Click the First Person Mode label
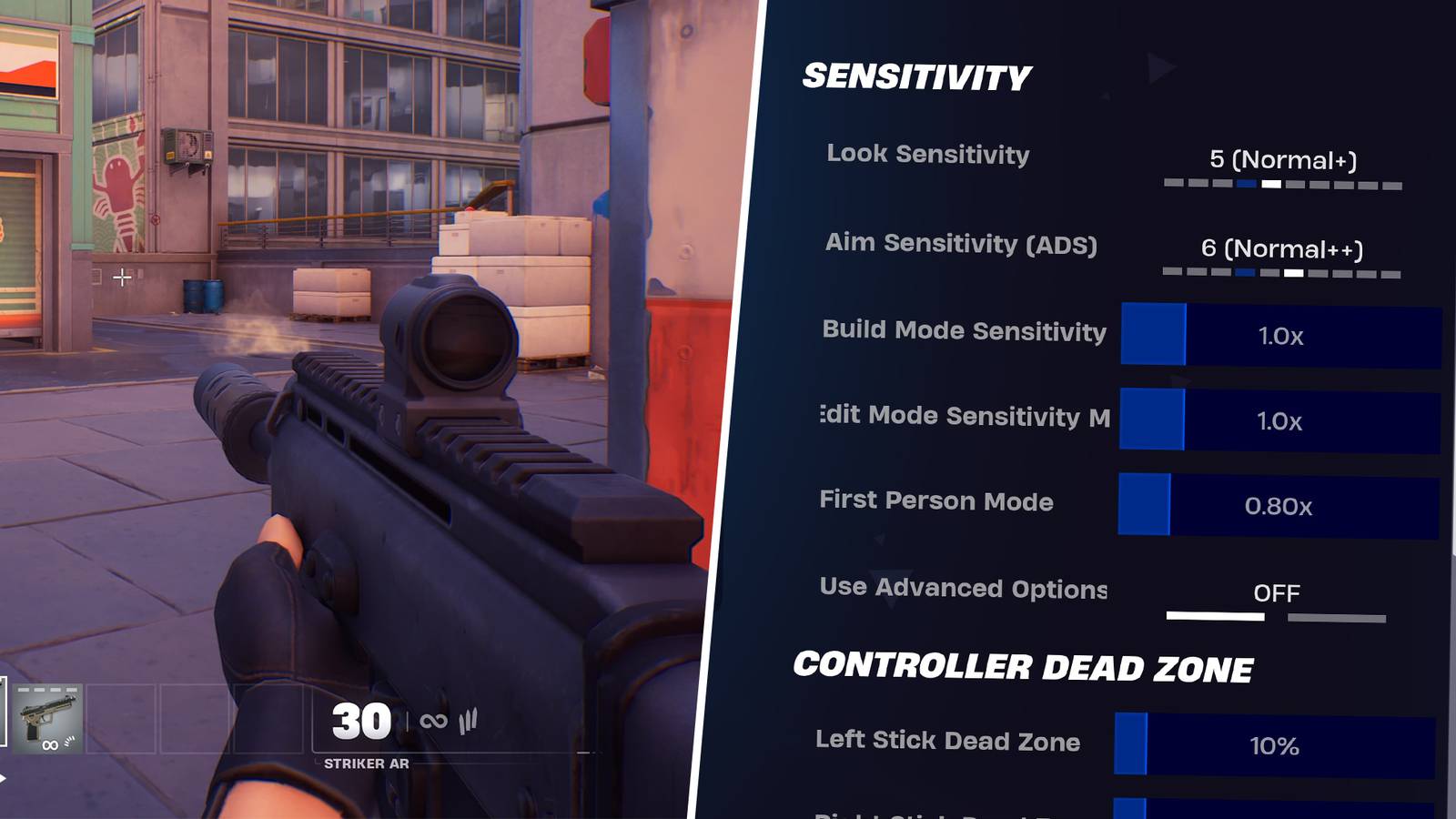1456x819 pixels. tap(936, 501)
